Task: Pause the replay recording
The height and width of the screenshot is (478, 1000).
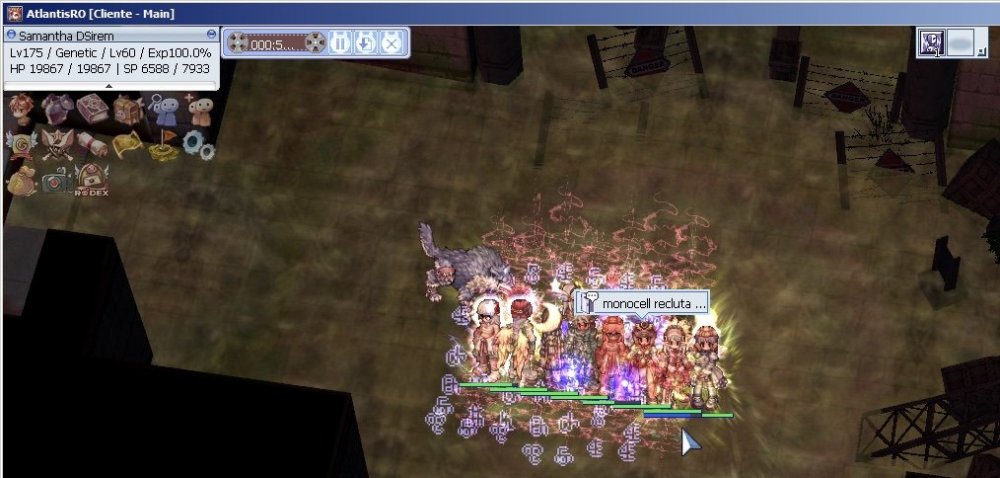Action: coord(340,43)
